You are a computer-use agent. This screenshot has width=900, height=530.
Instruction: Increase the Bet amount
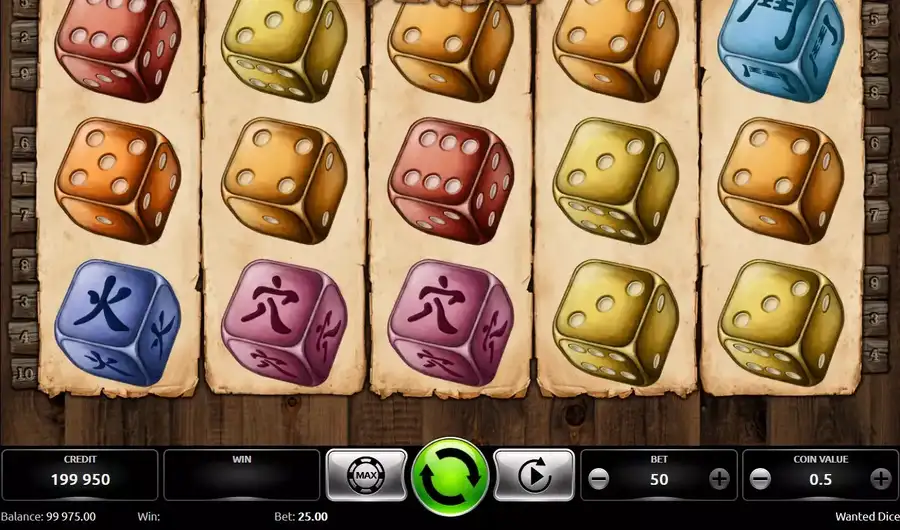pos(719,478)
